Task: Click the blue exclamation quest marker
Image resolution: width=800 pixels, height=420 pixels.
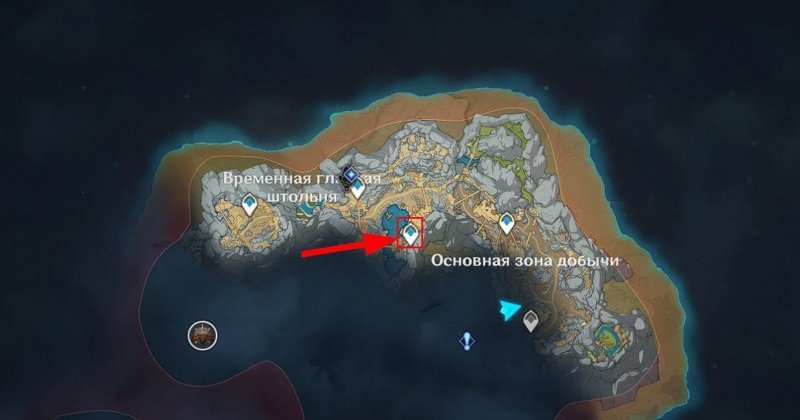Action: (466, 342)
